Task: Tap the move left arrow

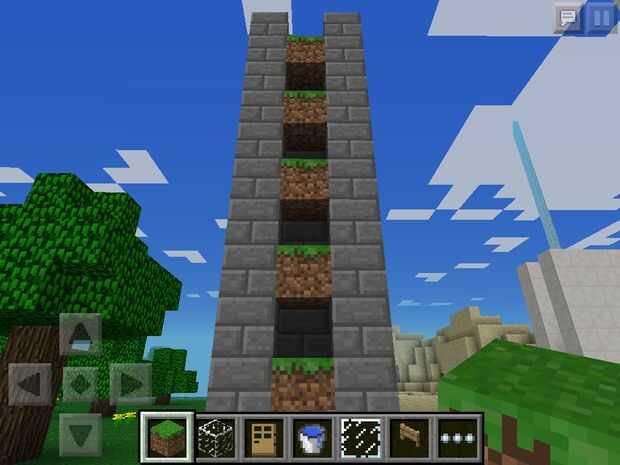Action: [31, 383]
